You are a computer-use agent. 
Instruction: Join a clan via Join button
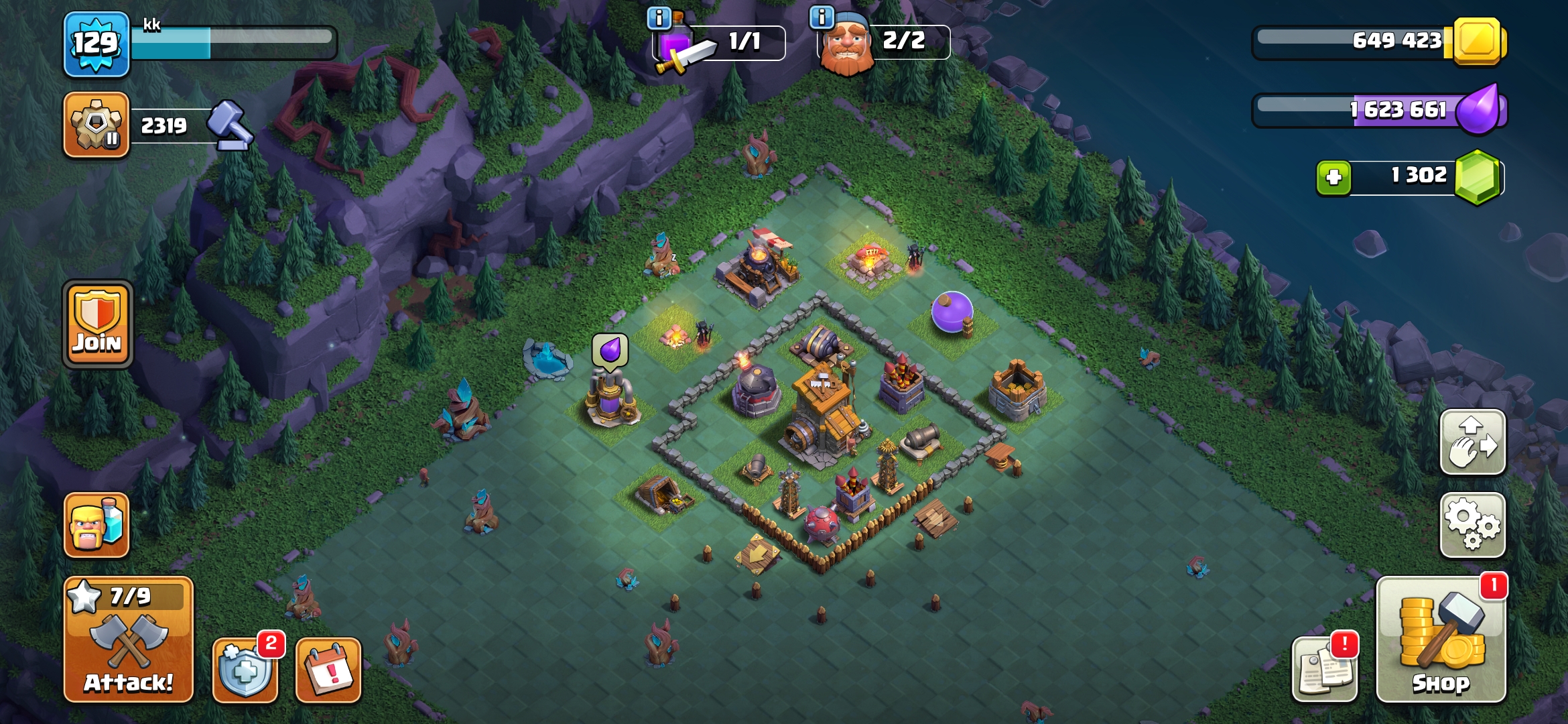coord(97,324)
